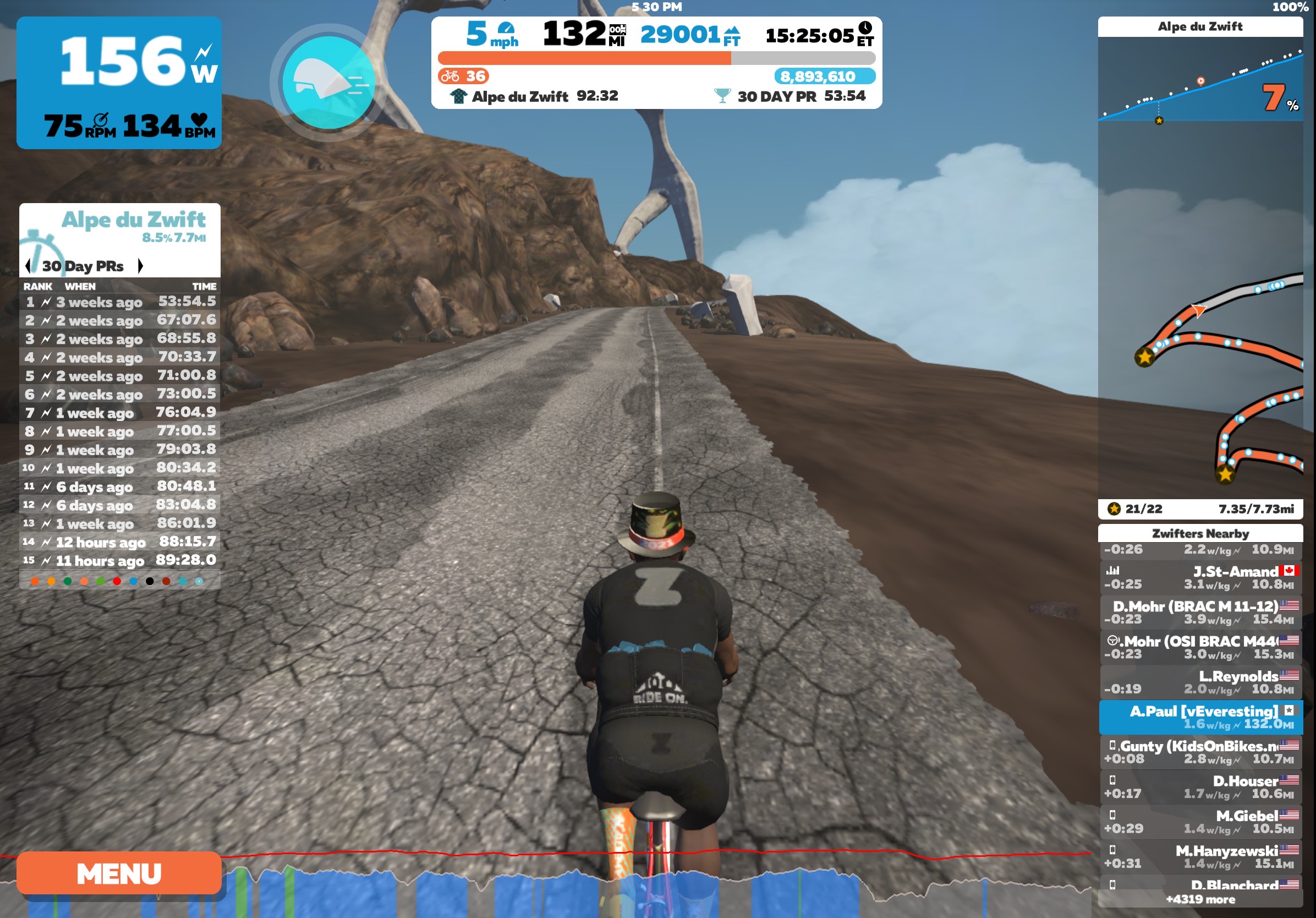Activate the aero helmet power-up
Viewport: 1316px width, 918px height.
328,83
